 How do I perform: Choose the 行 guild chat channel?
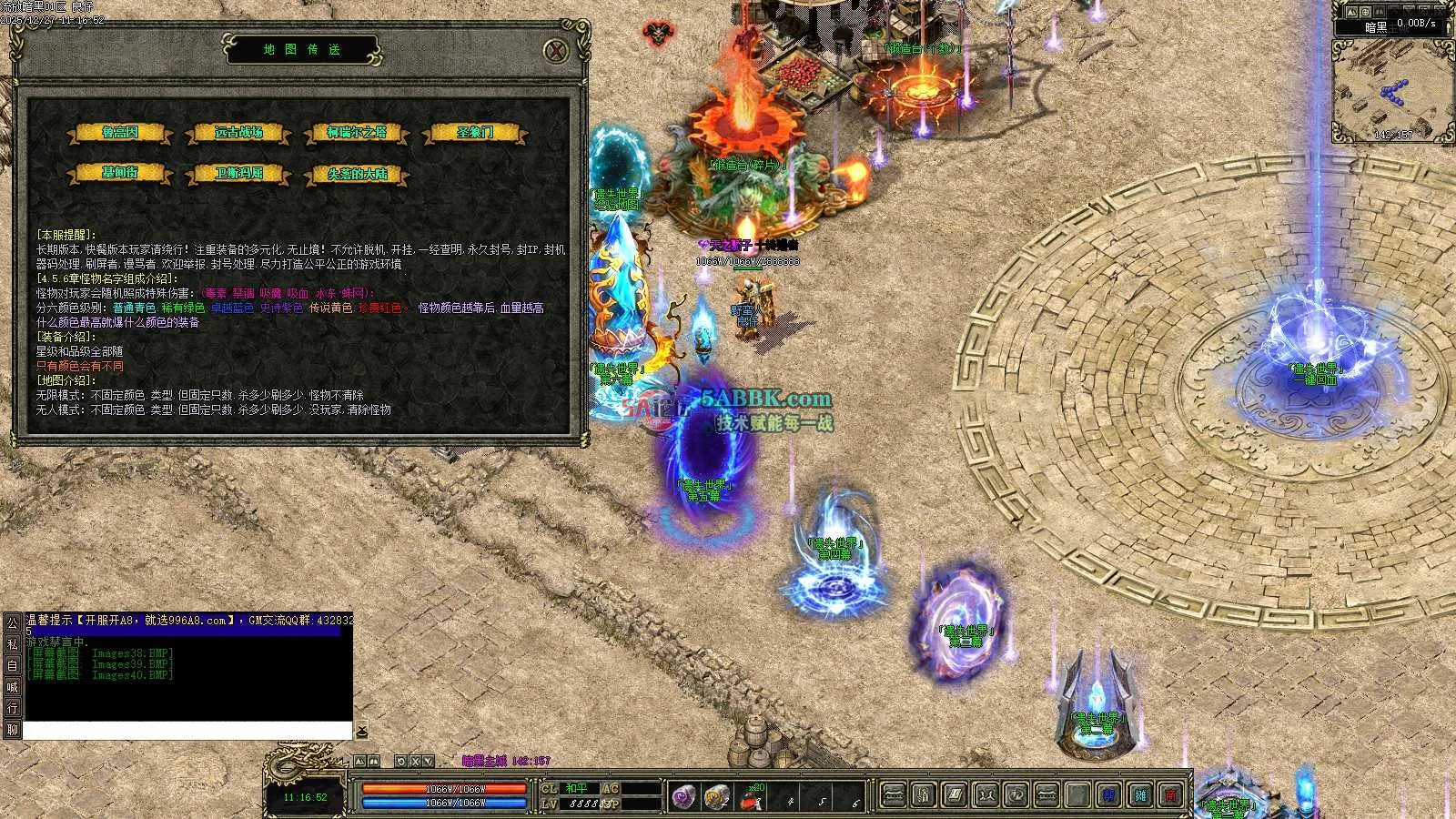[x=12, y=708]
